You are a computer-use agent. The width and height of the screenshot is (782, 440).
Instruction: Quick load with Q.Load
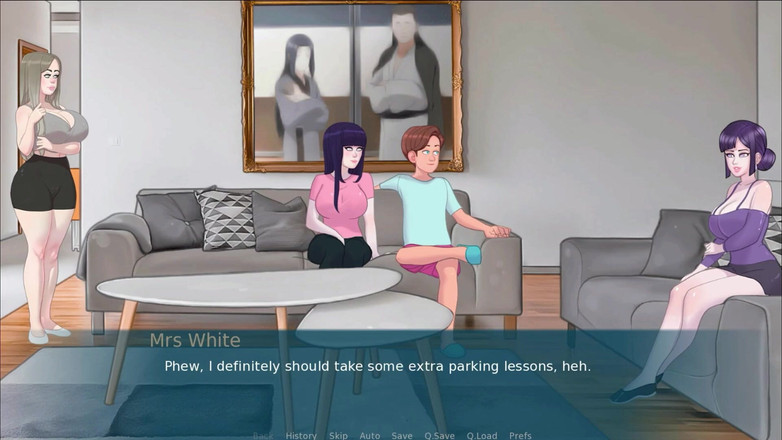point(482,435)
